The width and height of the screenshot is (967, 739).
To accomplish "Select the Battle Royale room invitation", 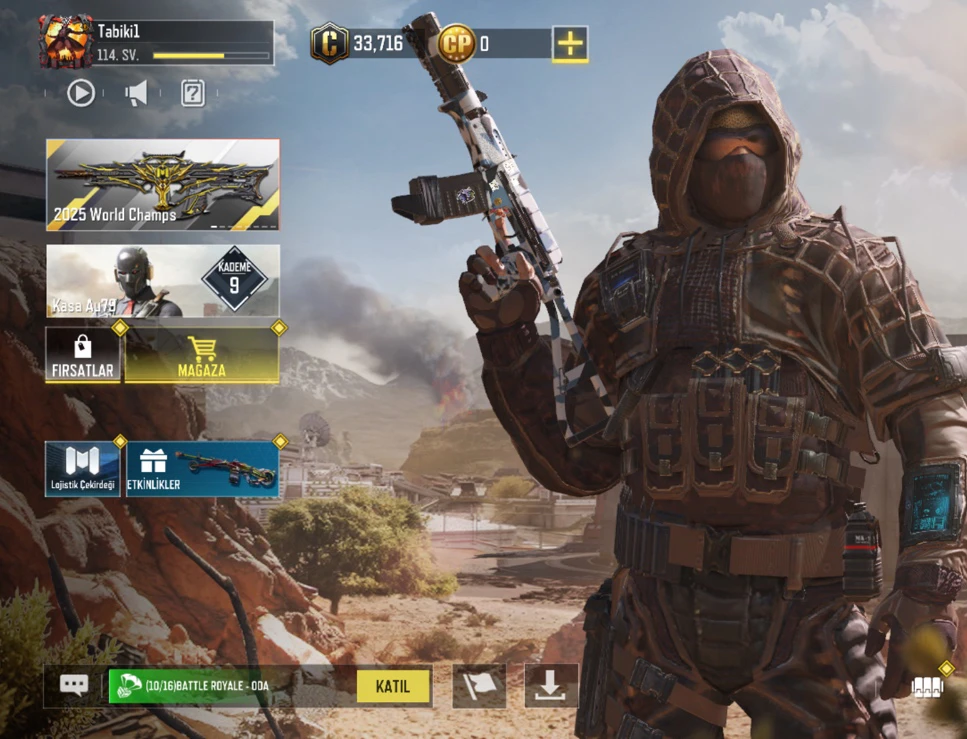I will tap(230, 686).
